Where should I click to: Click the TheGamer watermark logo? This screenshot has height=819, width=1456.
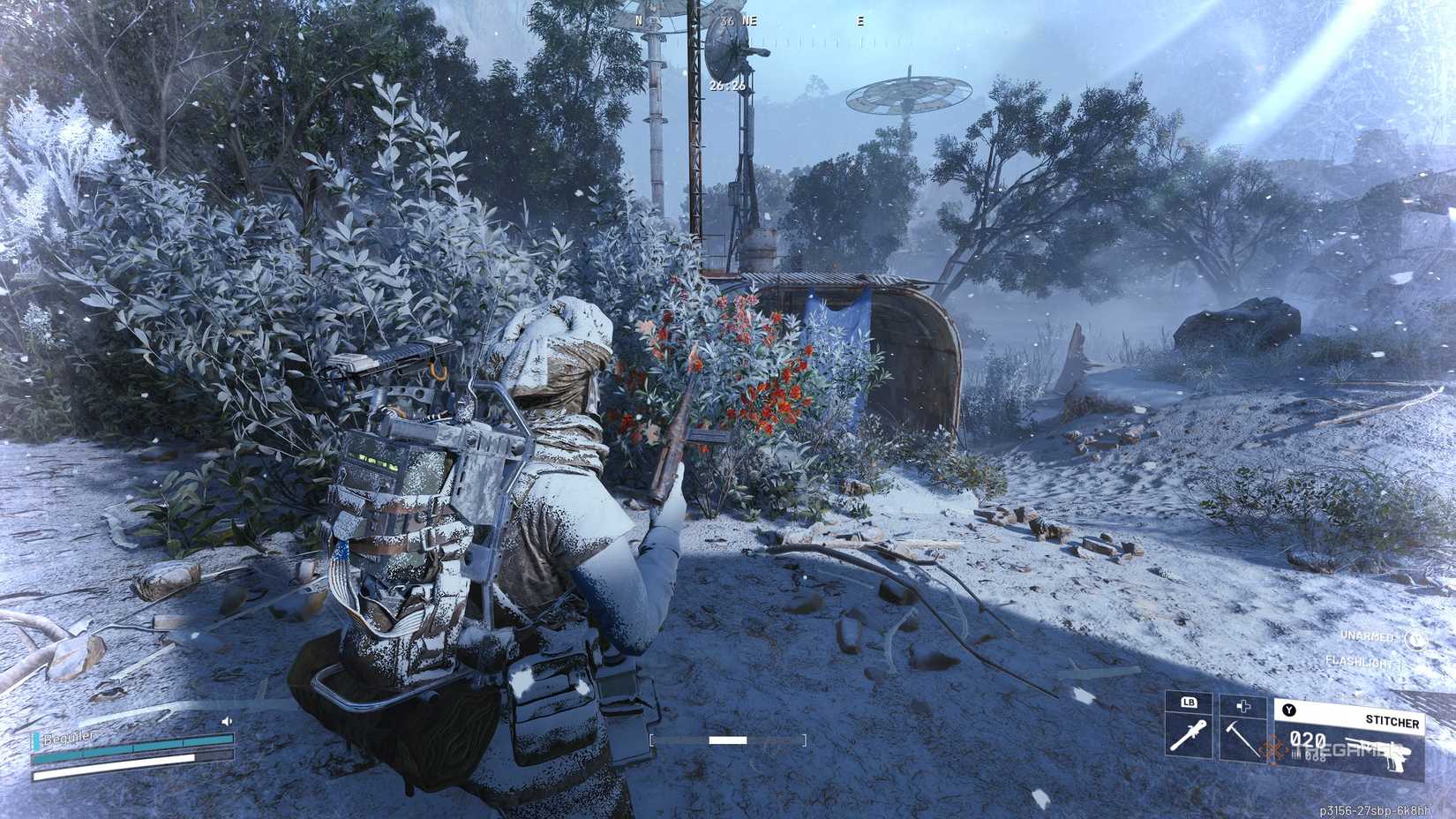tap(1274, 750)
